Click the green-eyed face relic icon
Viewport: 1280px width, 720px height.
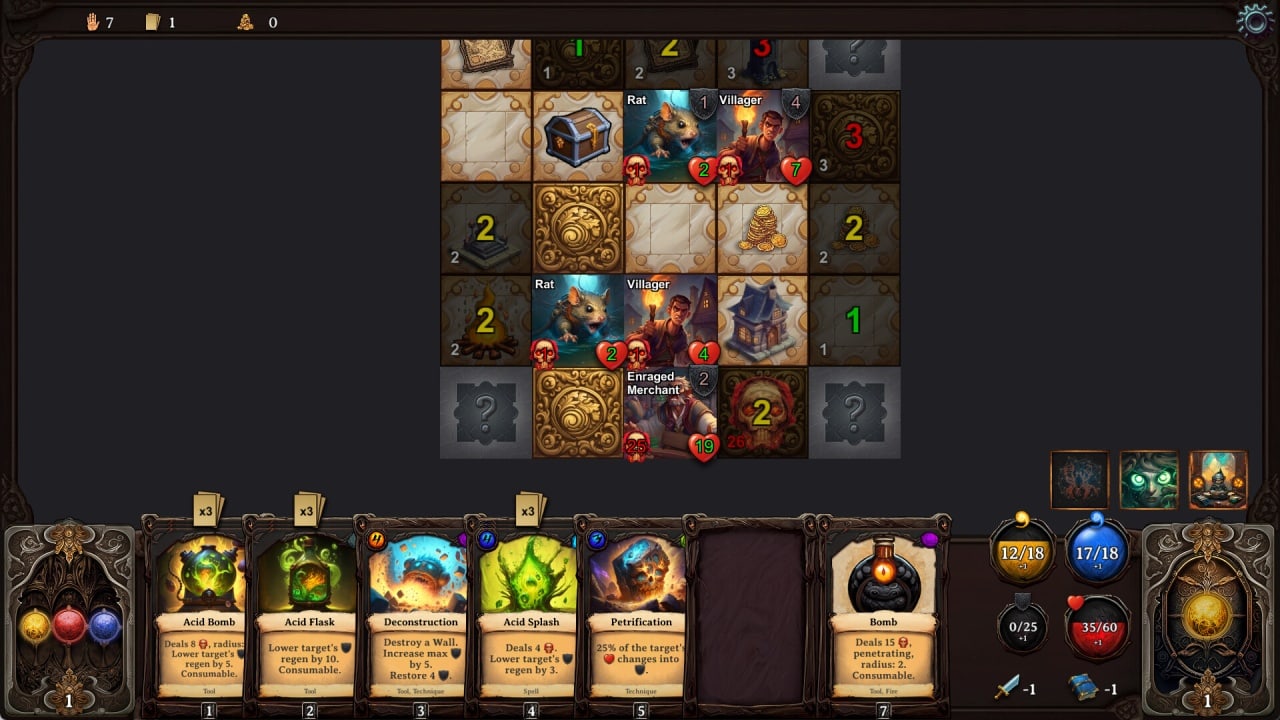click(x=1149, y=480)
